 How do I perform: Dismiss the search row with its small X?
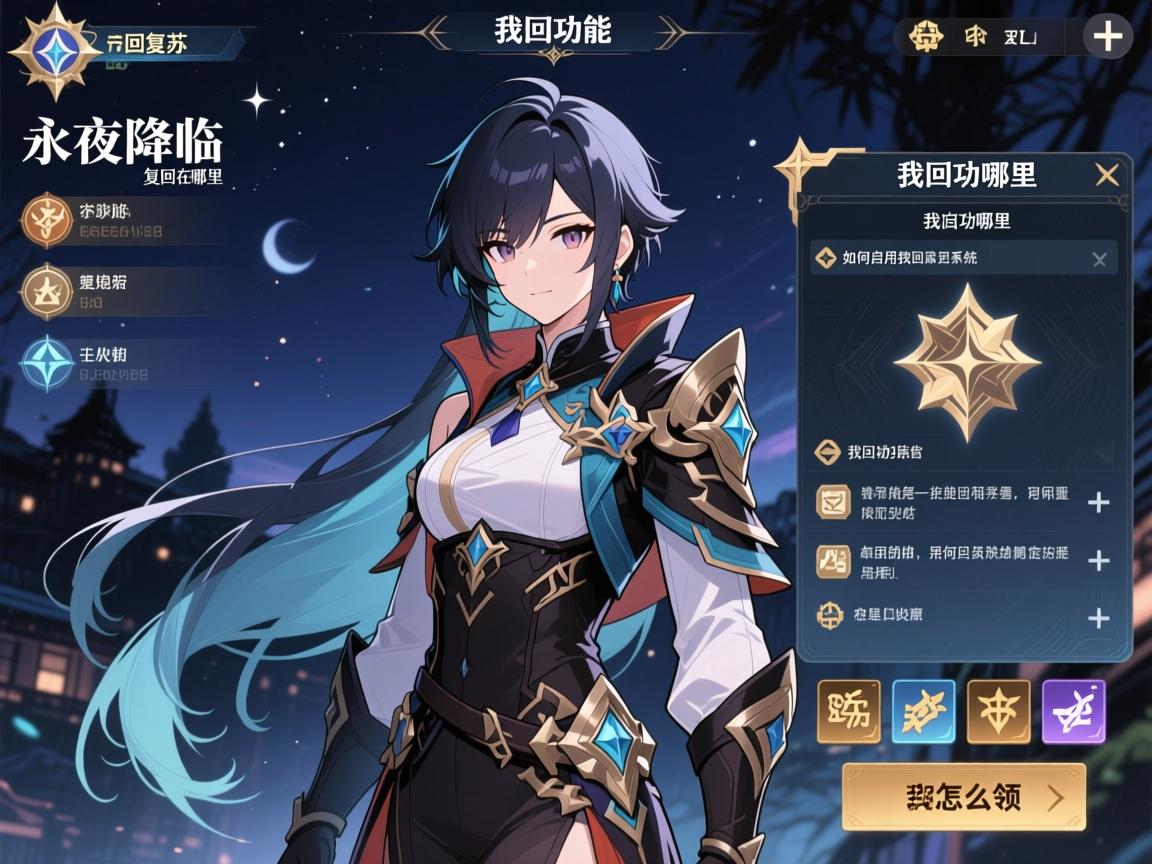pos(1099,260)
